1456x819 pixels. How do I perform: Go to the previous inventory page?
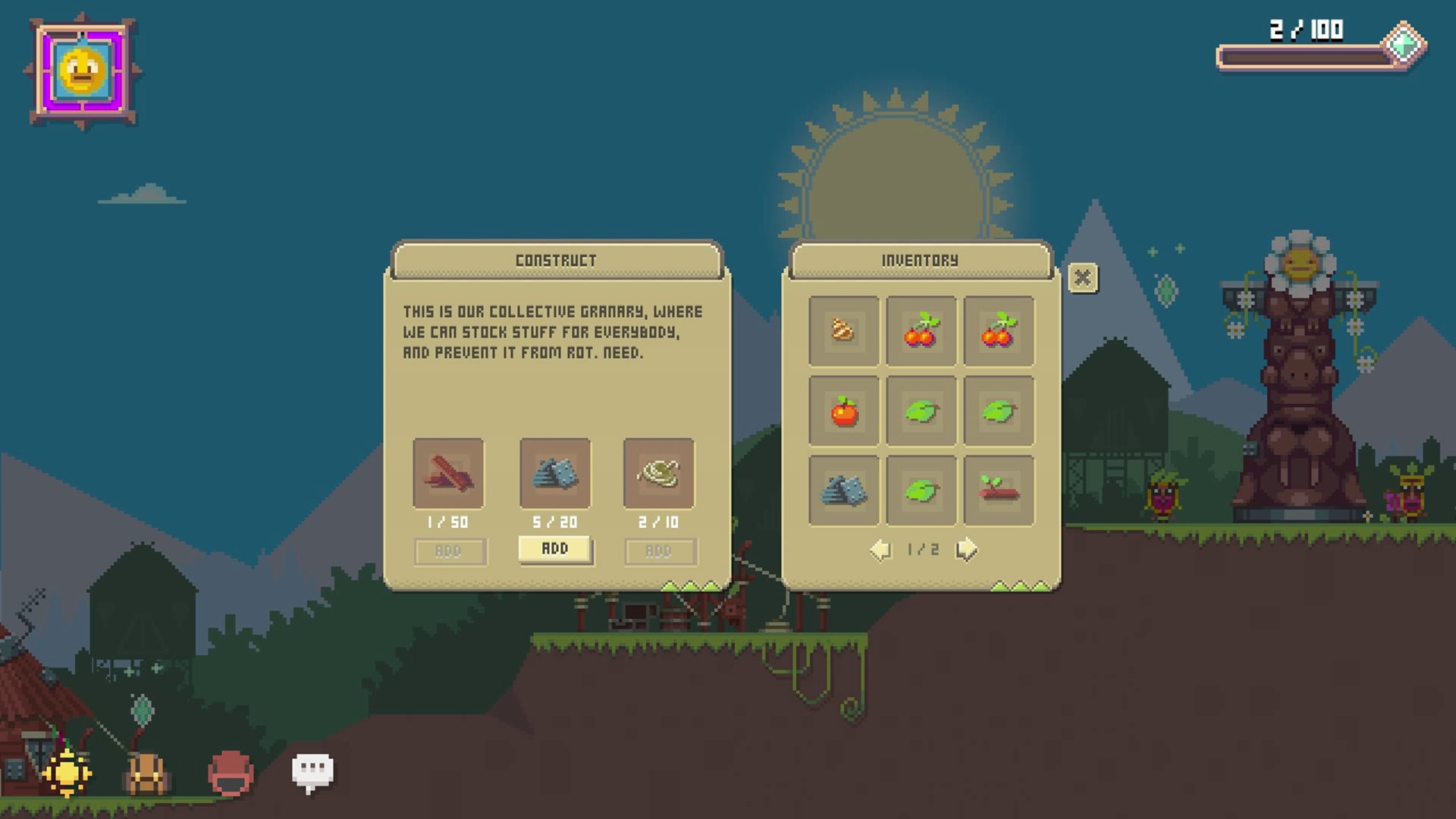pos(880,549)
